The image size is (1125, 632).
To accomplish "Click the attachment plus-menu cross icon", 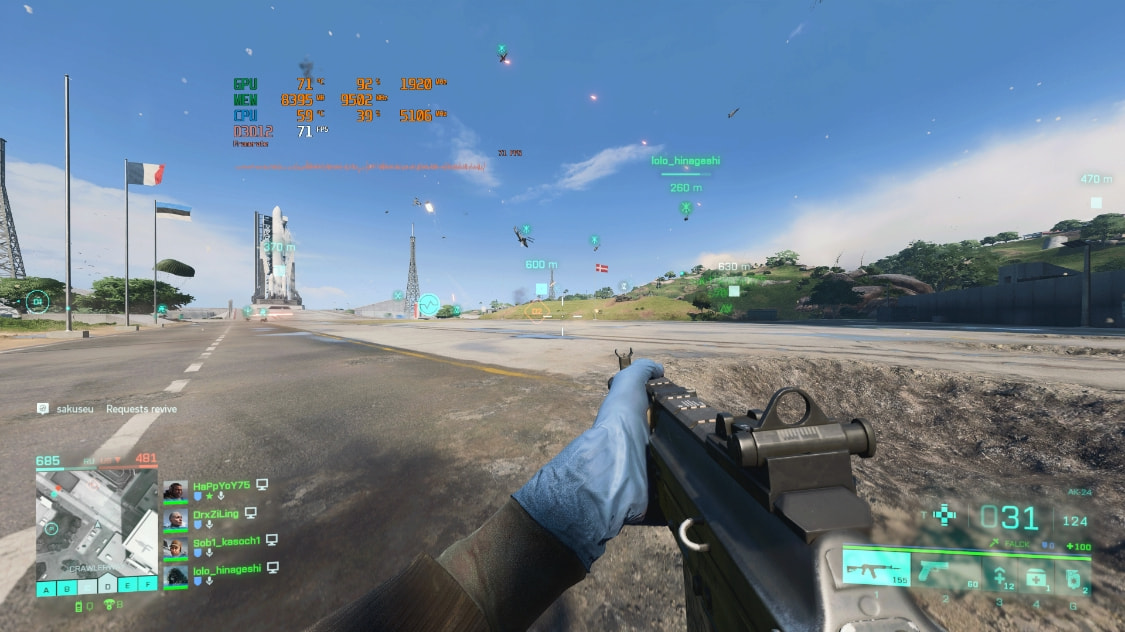I will (944, 515).
